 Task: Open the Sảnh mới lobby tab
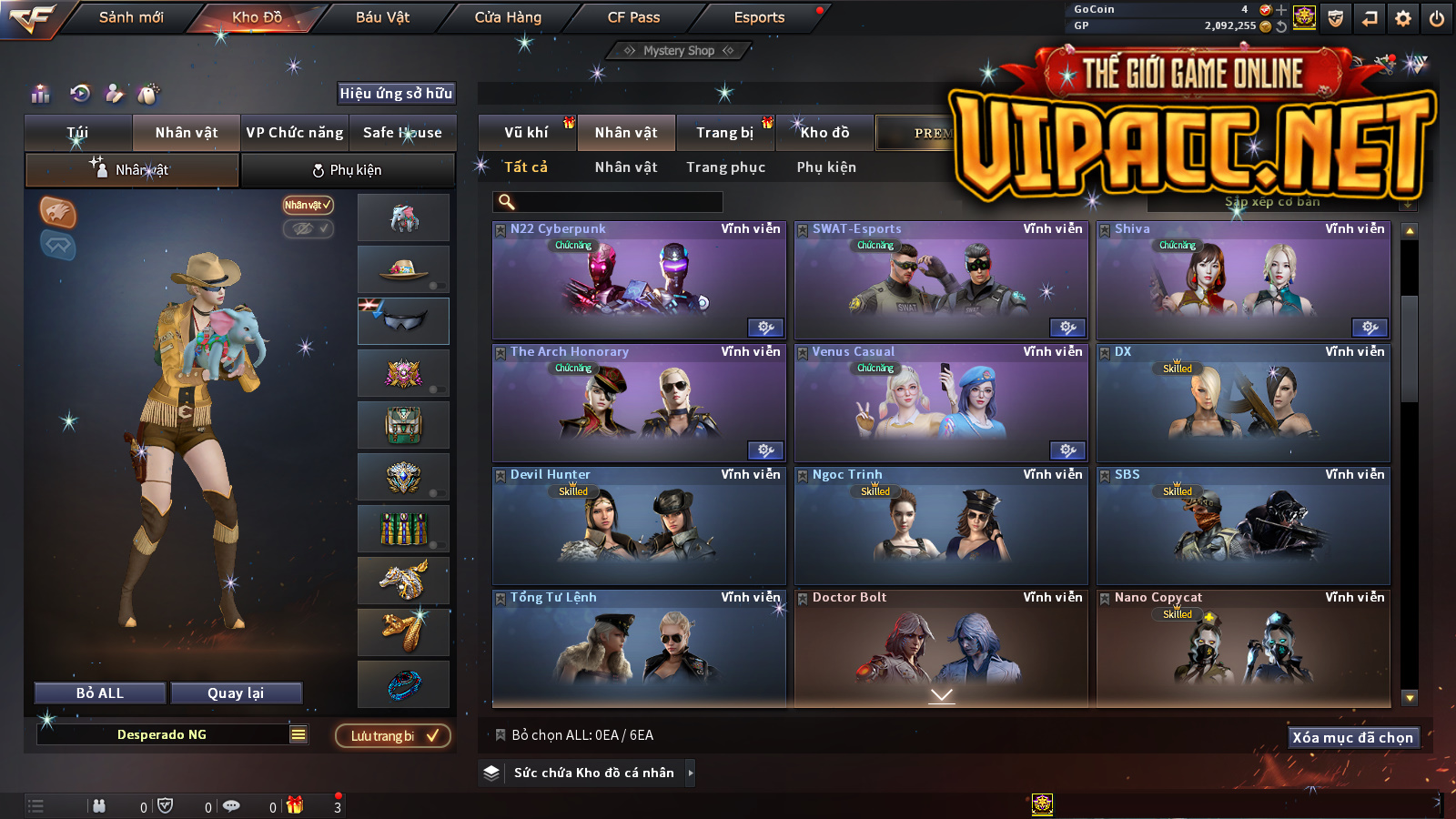point(131,17)
